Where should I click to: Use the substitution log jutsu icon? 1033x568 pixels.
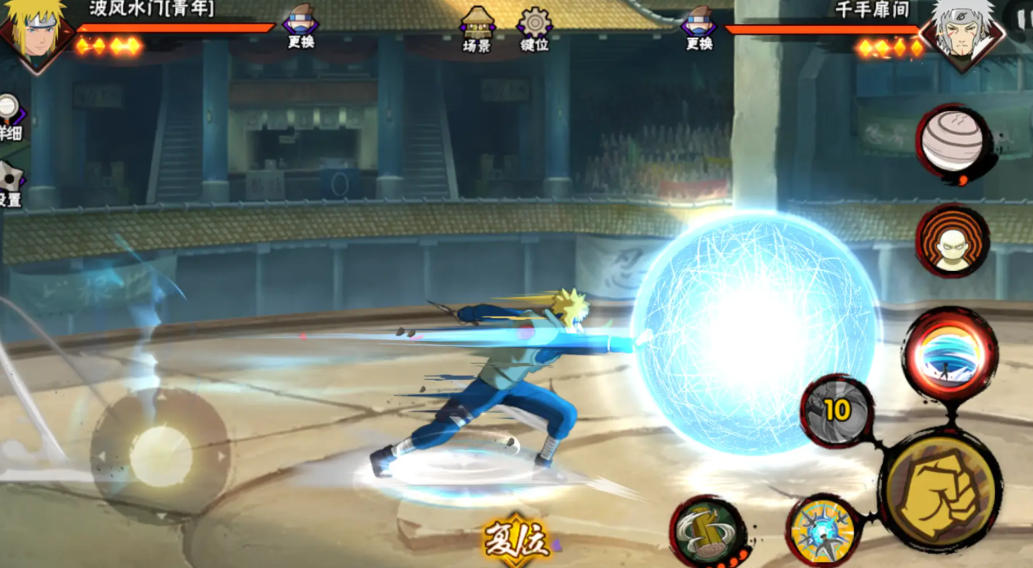pyautogui.click(x=708, y=530)
